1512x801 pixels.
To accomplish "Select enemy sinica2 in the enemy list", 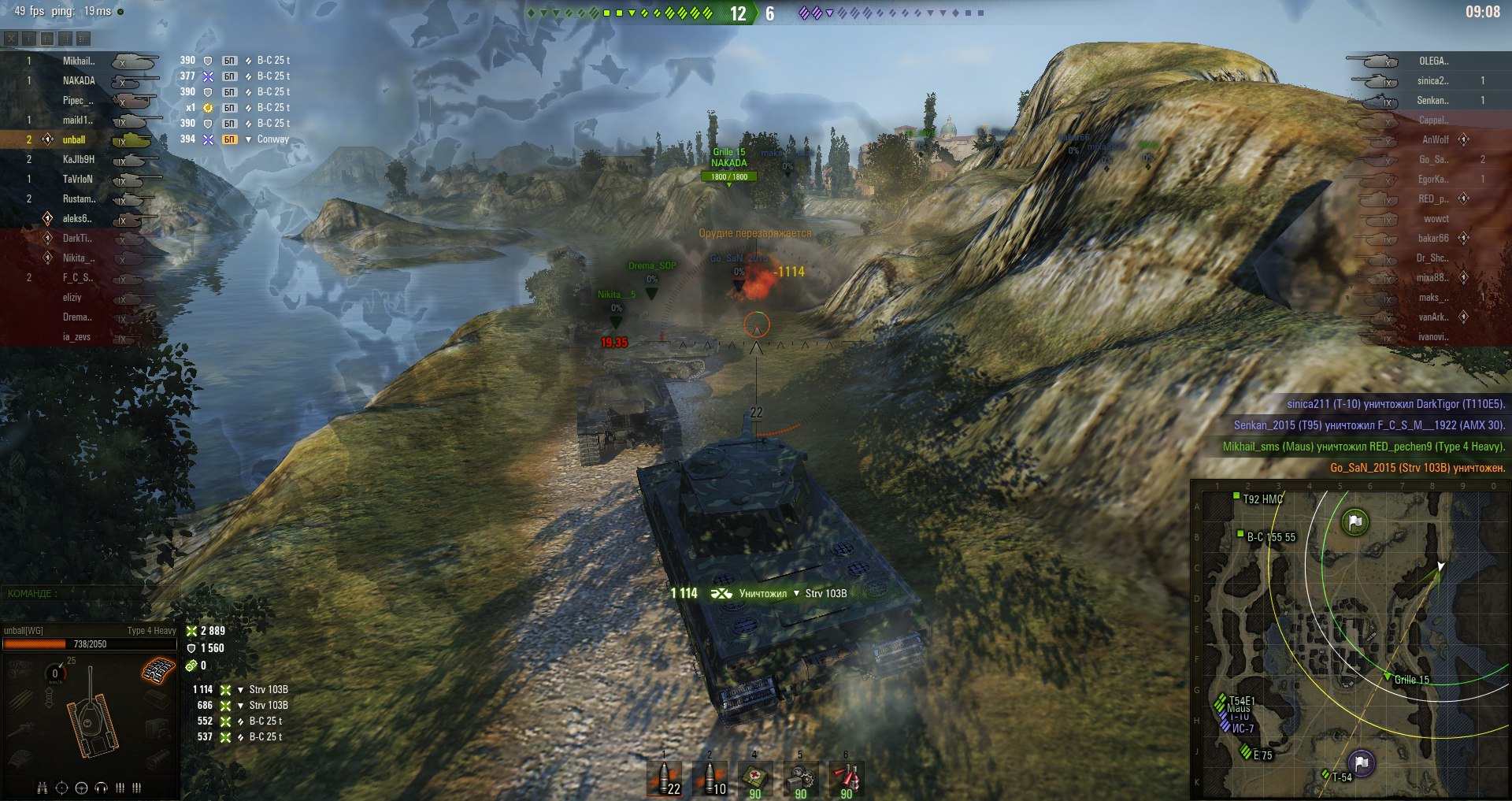I will point(1432,80).
